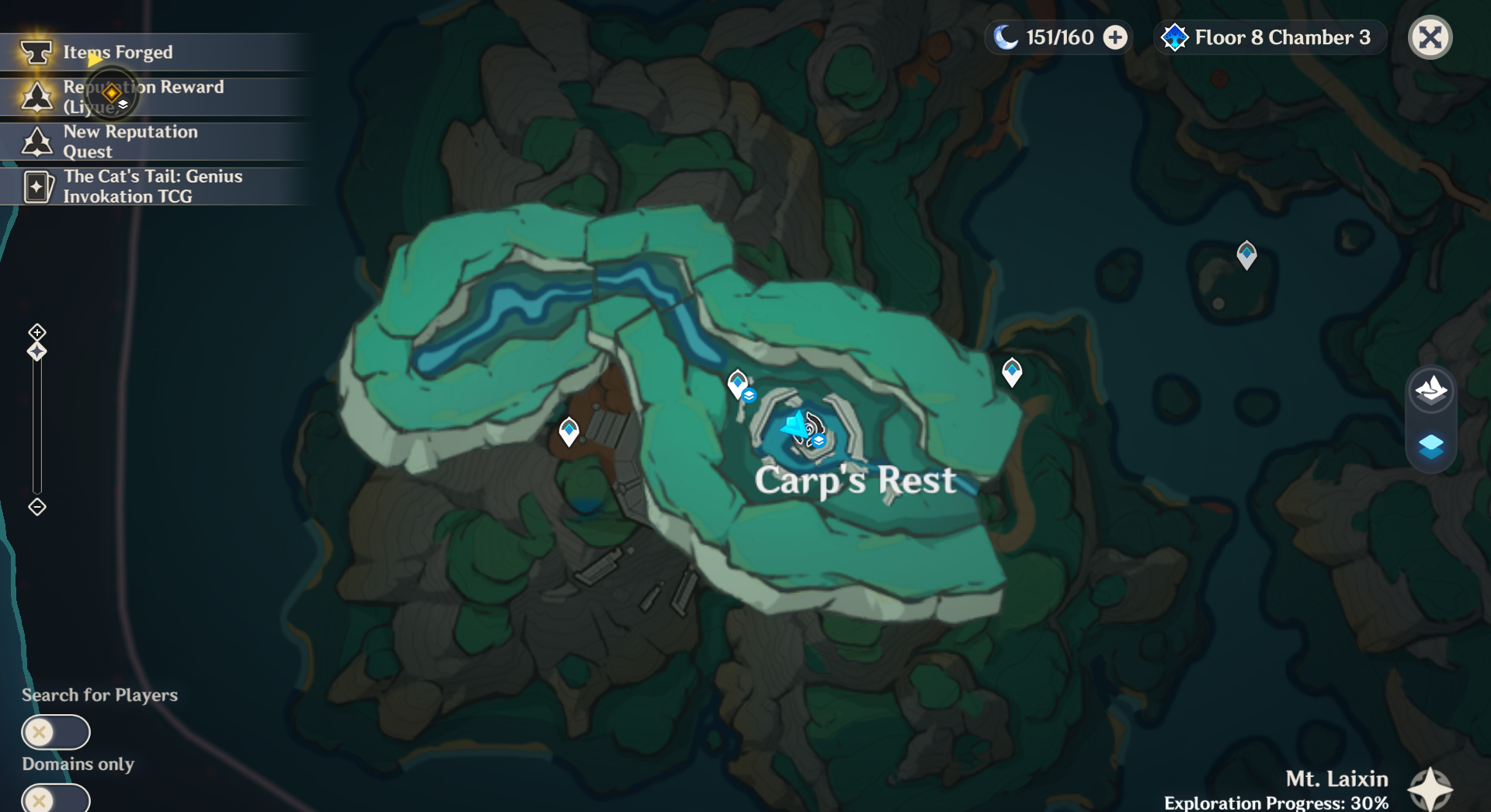1491x812 pixels.
Task: Select the teleport waypoint in the far northeast
Action: pos(1248,254)
